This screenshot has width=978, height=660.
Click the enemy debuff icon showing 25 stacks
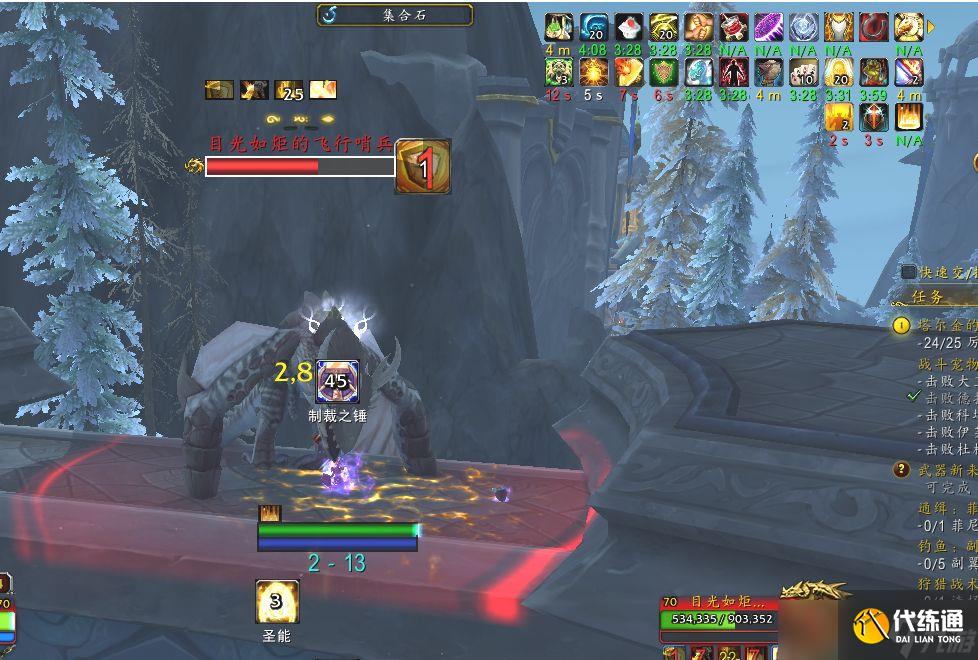click(x=289, y=90)
